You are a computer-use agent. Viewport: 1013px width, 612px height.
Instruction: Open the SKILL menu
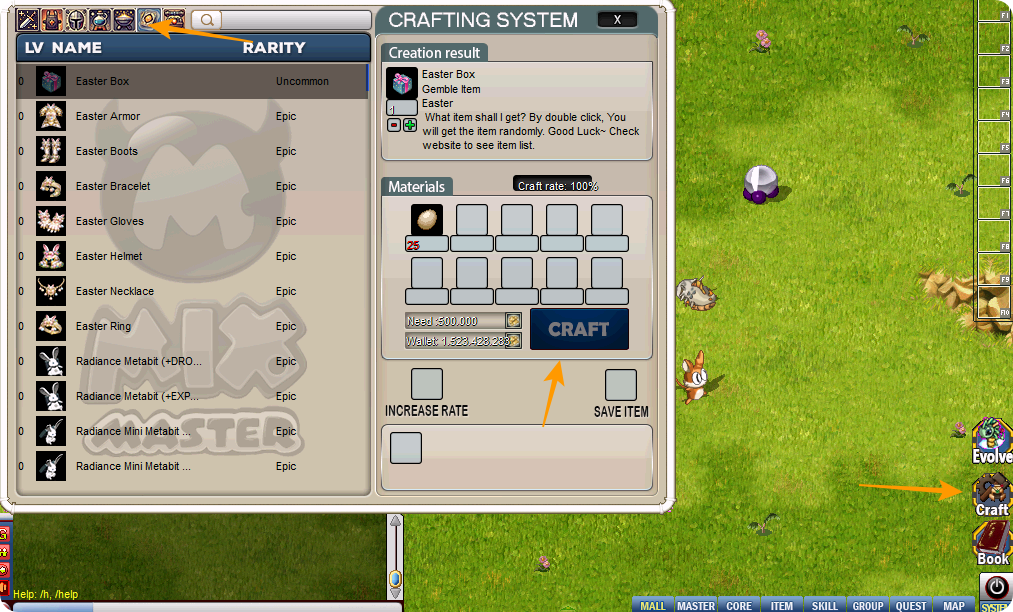(825, 606)
